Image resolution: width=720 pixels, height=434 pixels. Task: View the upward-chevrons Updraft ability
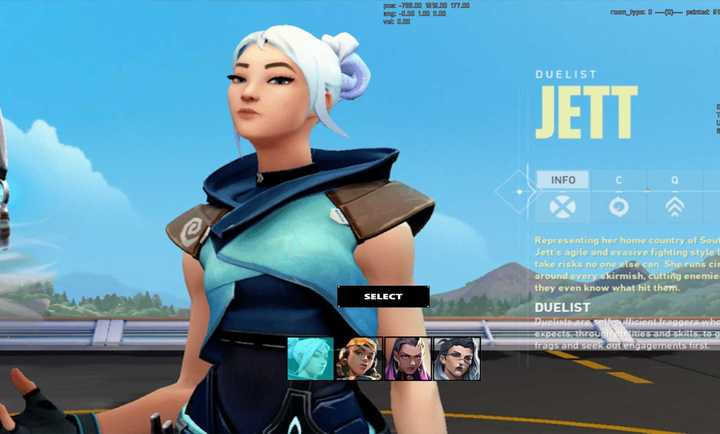tap(675, 207)
